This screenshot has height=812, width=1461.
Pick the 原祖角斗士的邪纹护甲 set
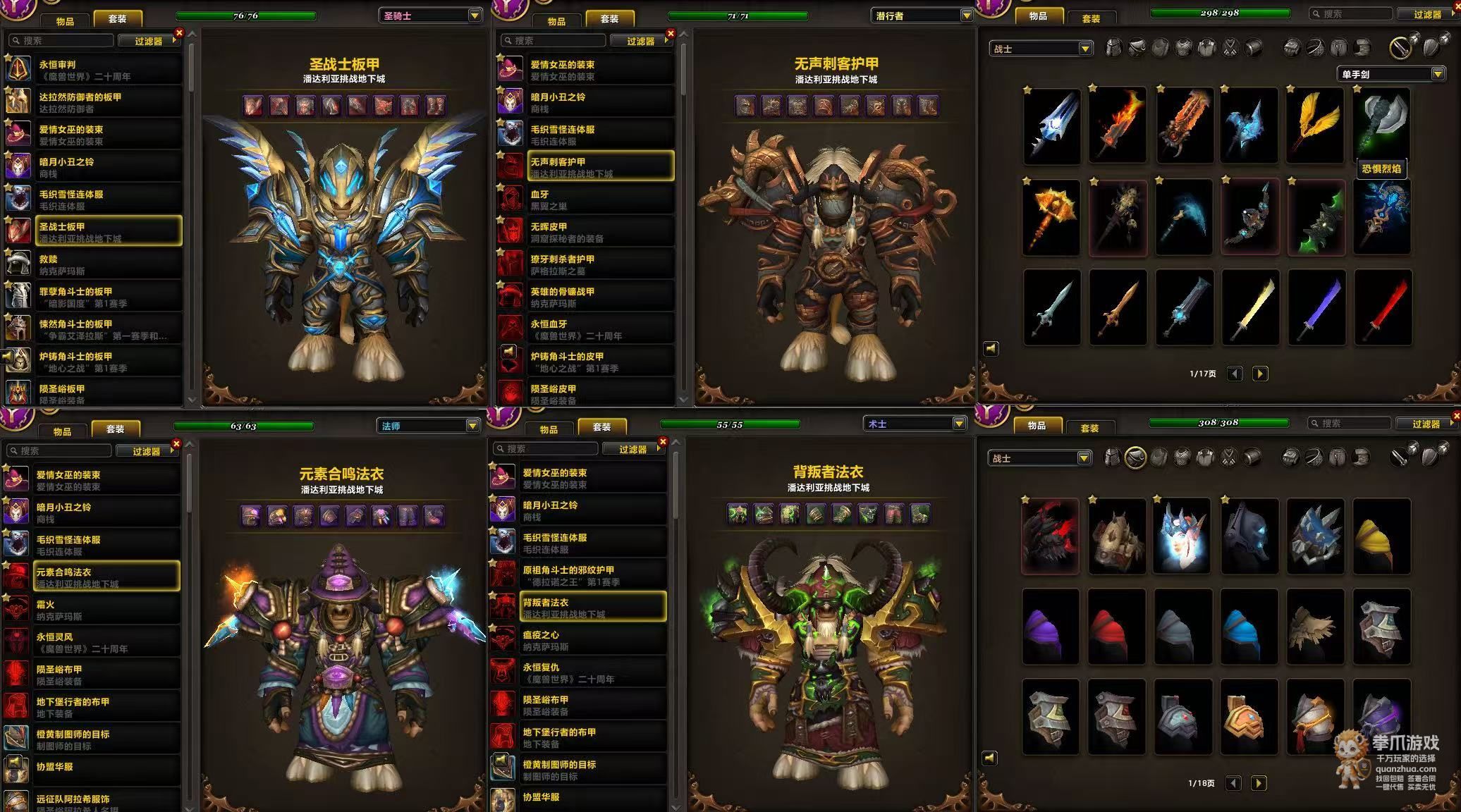click(x=594, y=575)
